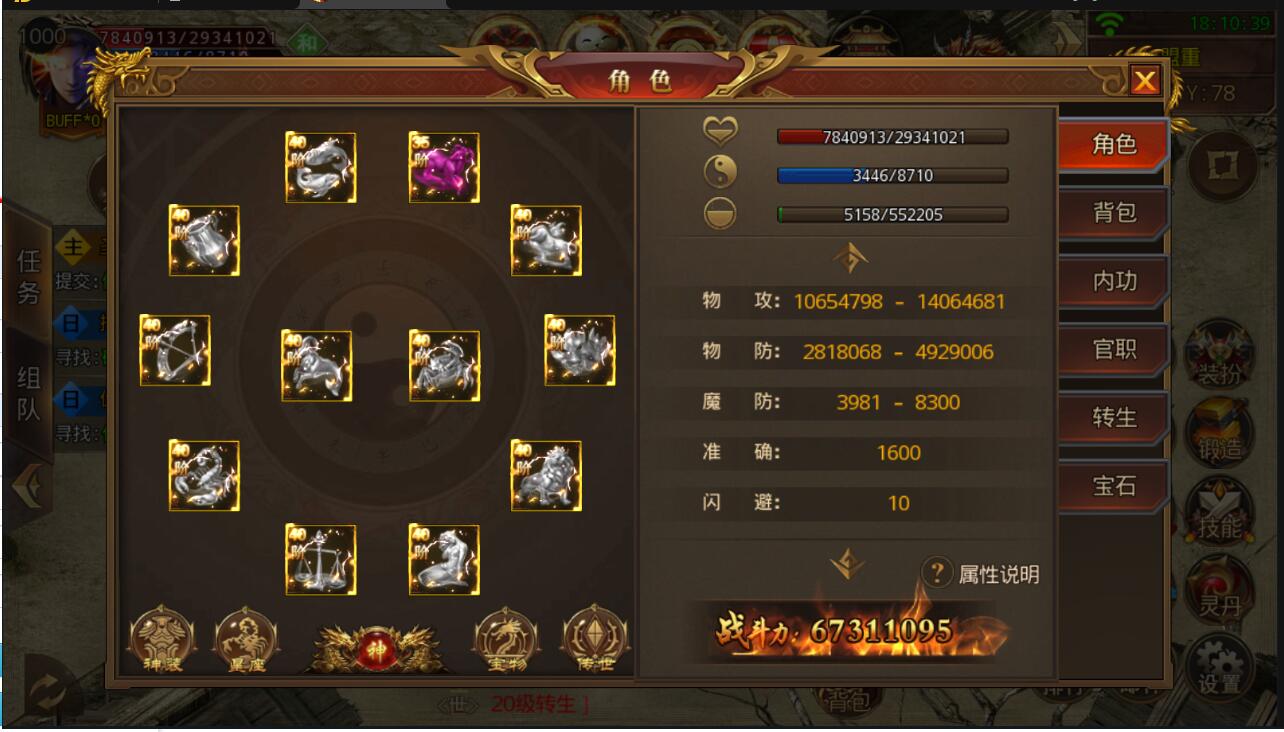Select the Aquarius water jar slot
Image resolution: width=1284 pixels, height=732 pixels.
204,240
